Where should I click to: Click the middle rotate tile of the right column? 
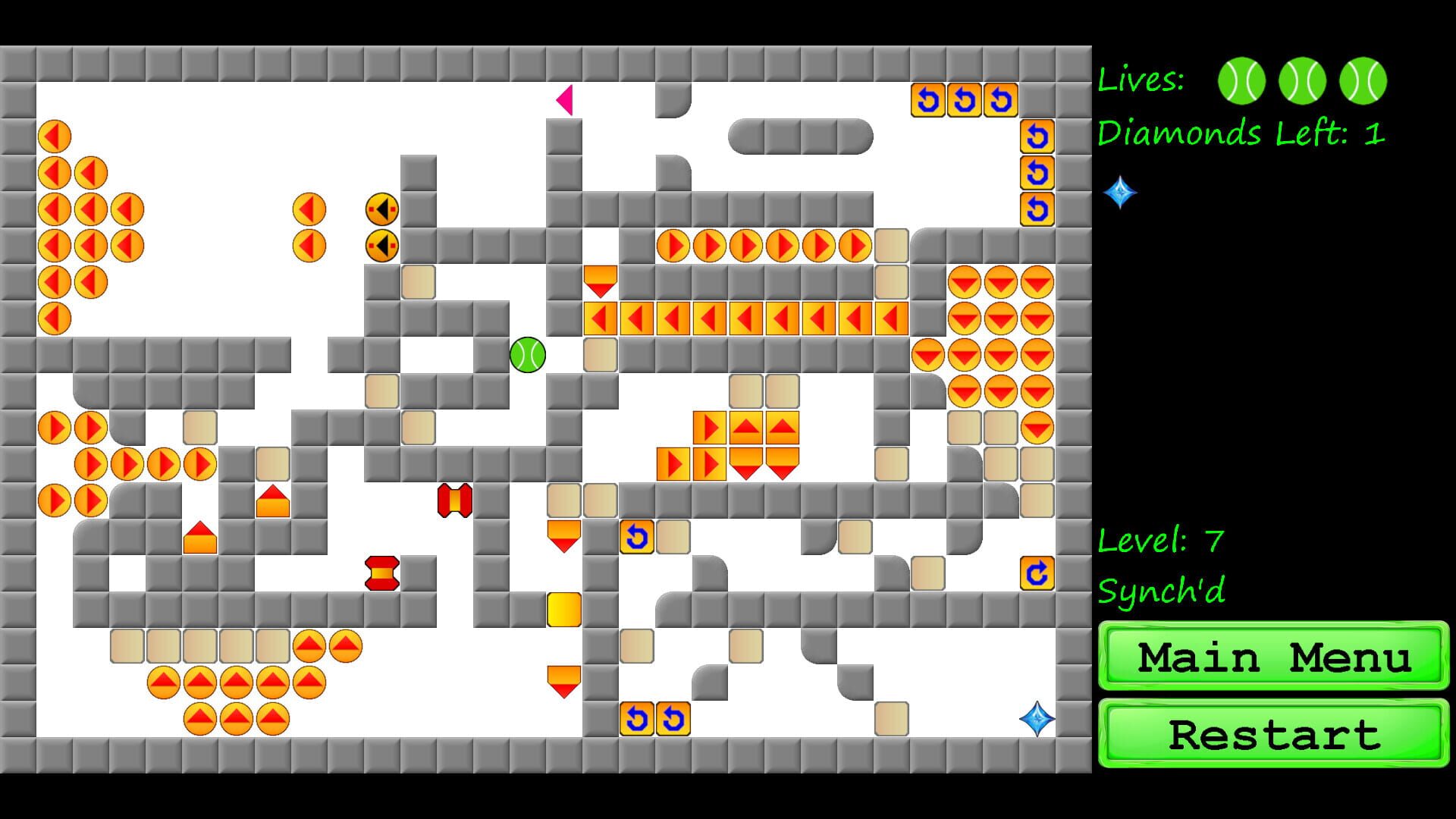(1037, 174)
